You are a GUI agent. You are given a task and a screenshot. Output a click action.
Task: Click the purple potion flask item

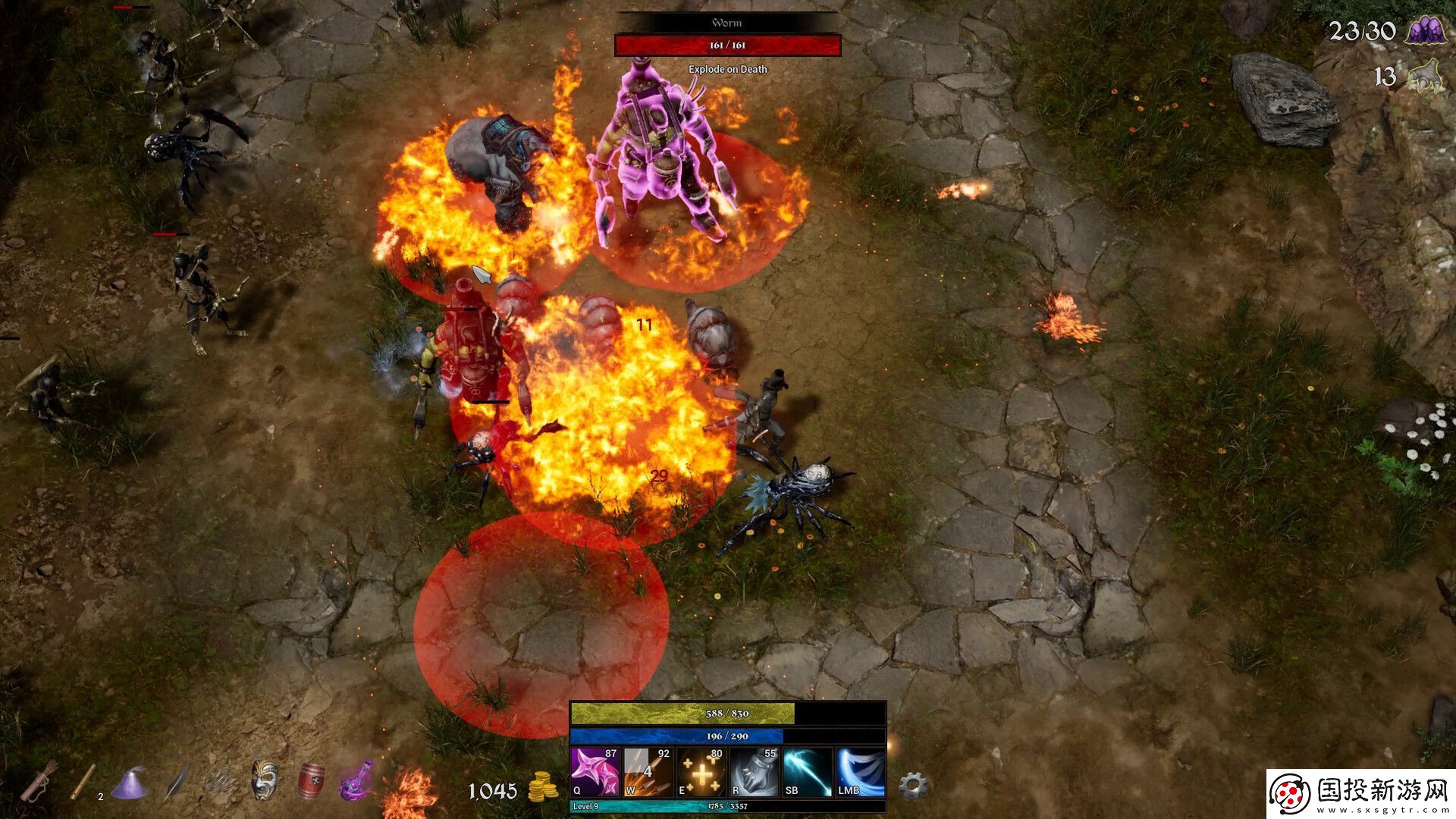tap(356, 780)
